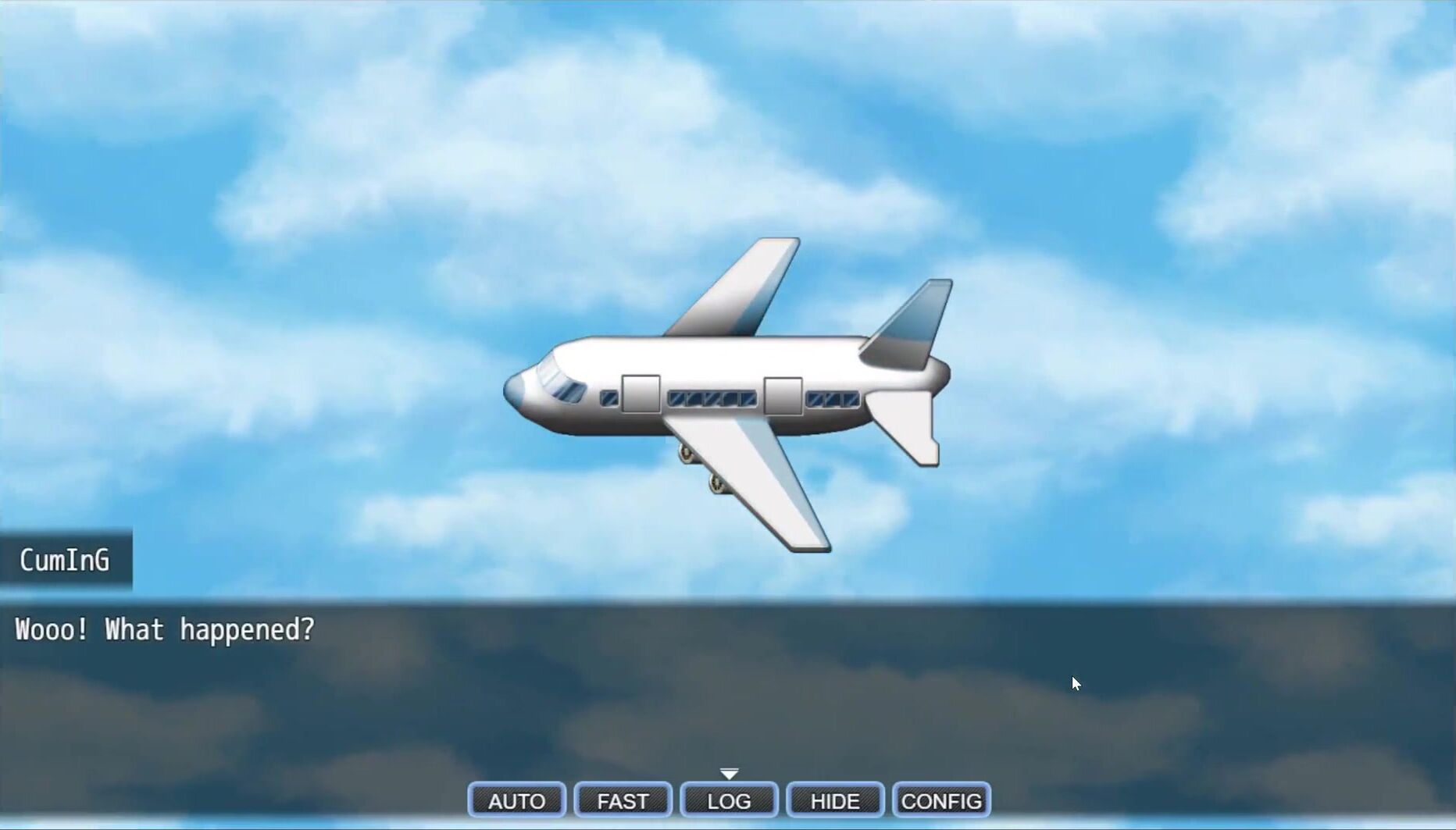Activate FAST text skip

623,800
